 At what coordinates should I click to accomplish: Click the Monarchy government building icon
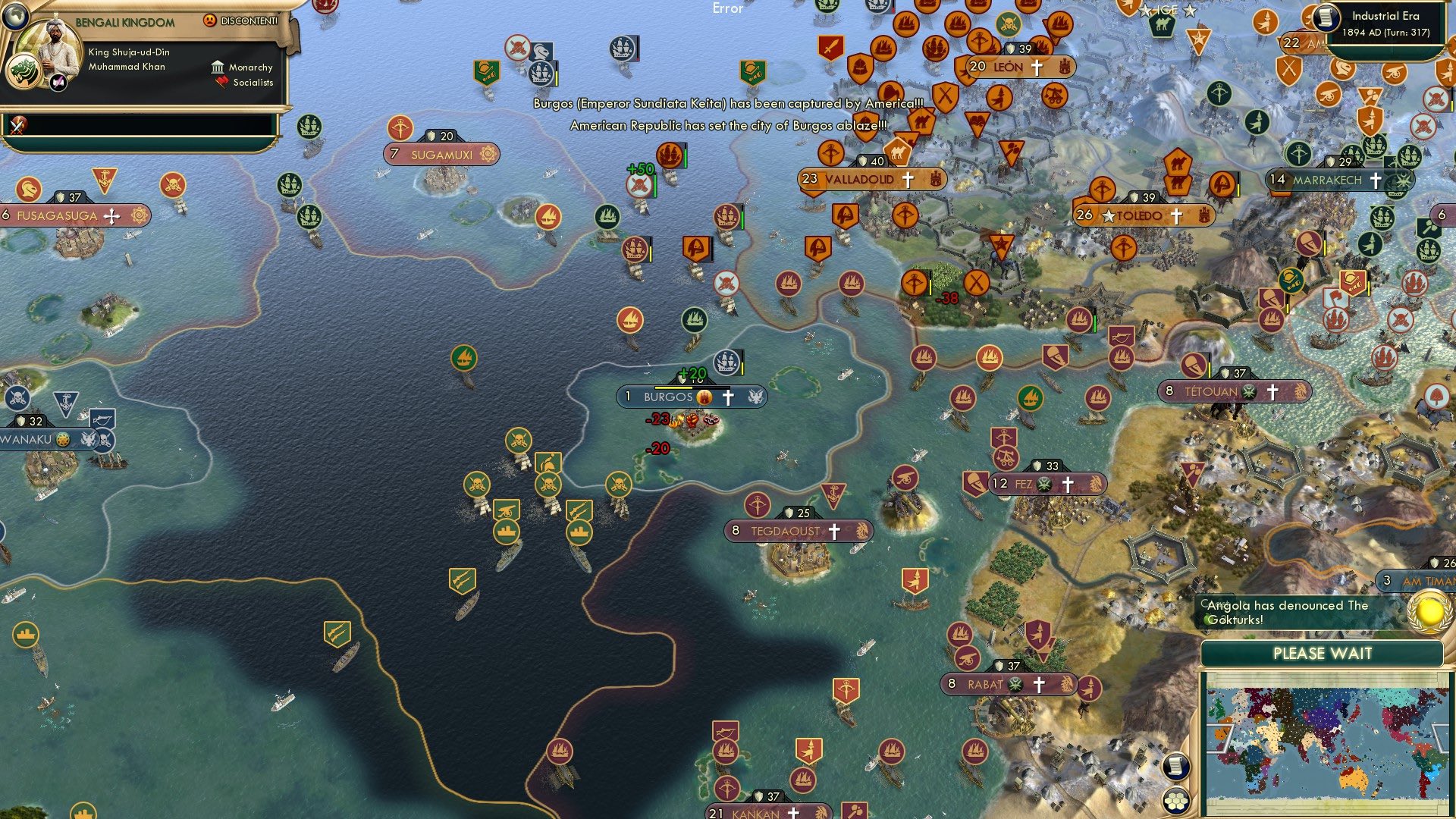click(217, 68)
